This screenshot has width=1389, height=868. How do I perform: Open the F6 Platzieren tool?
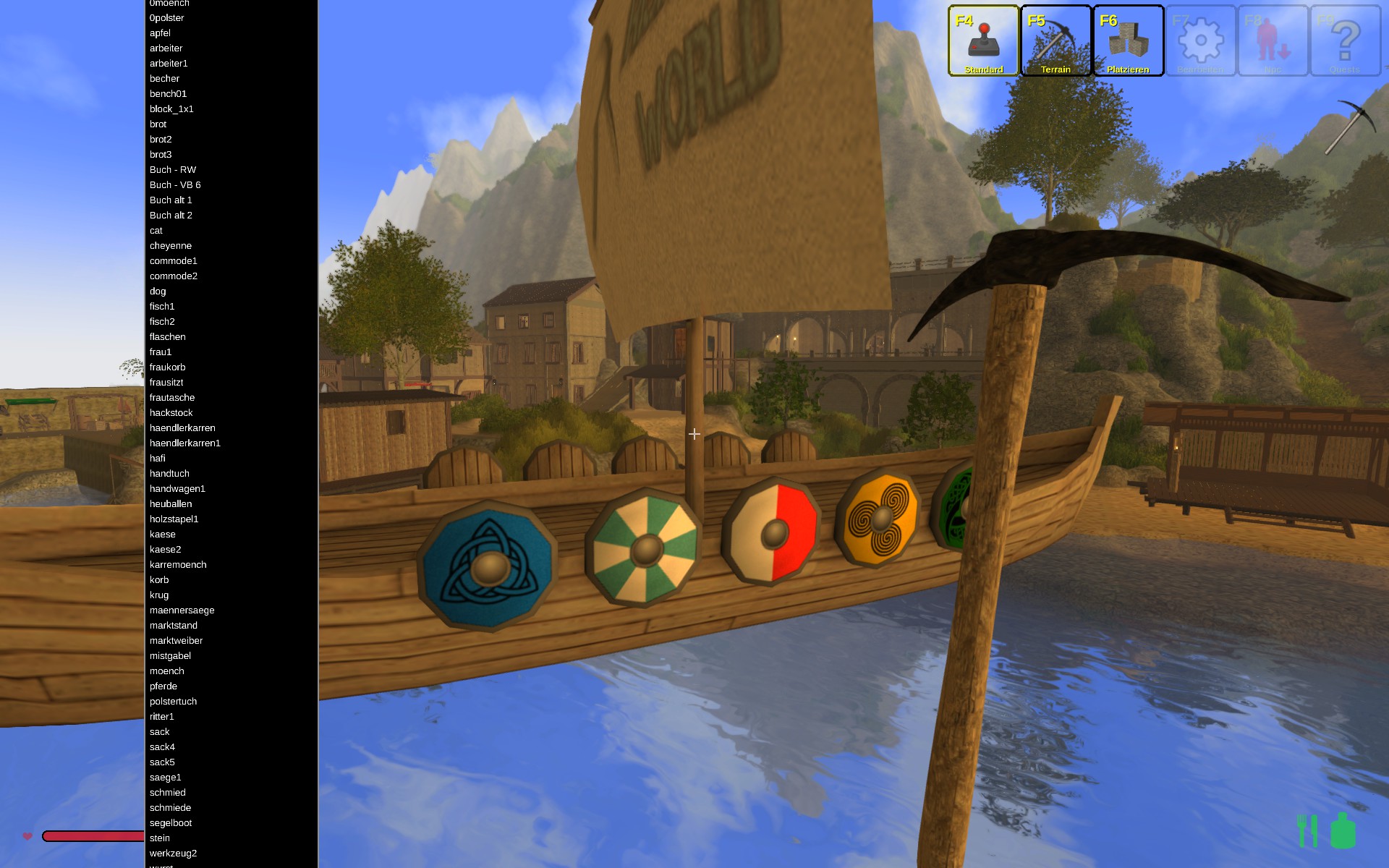tap(1128, 41)
